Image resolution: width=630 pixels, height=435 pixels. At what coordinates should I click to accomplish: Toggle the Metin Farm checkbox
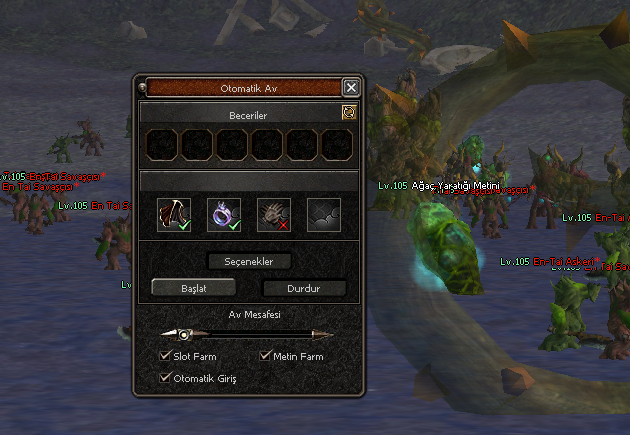coord(265,356)
